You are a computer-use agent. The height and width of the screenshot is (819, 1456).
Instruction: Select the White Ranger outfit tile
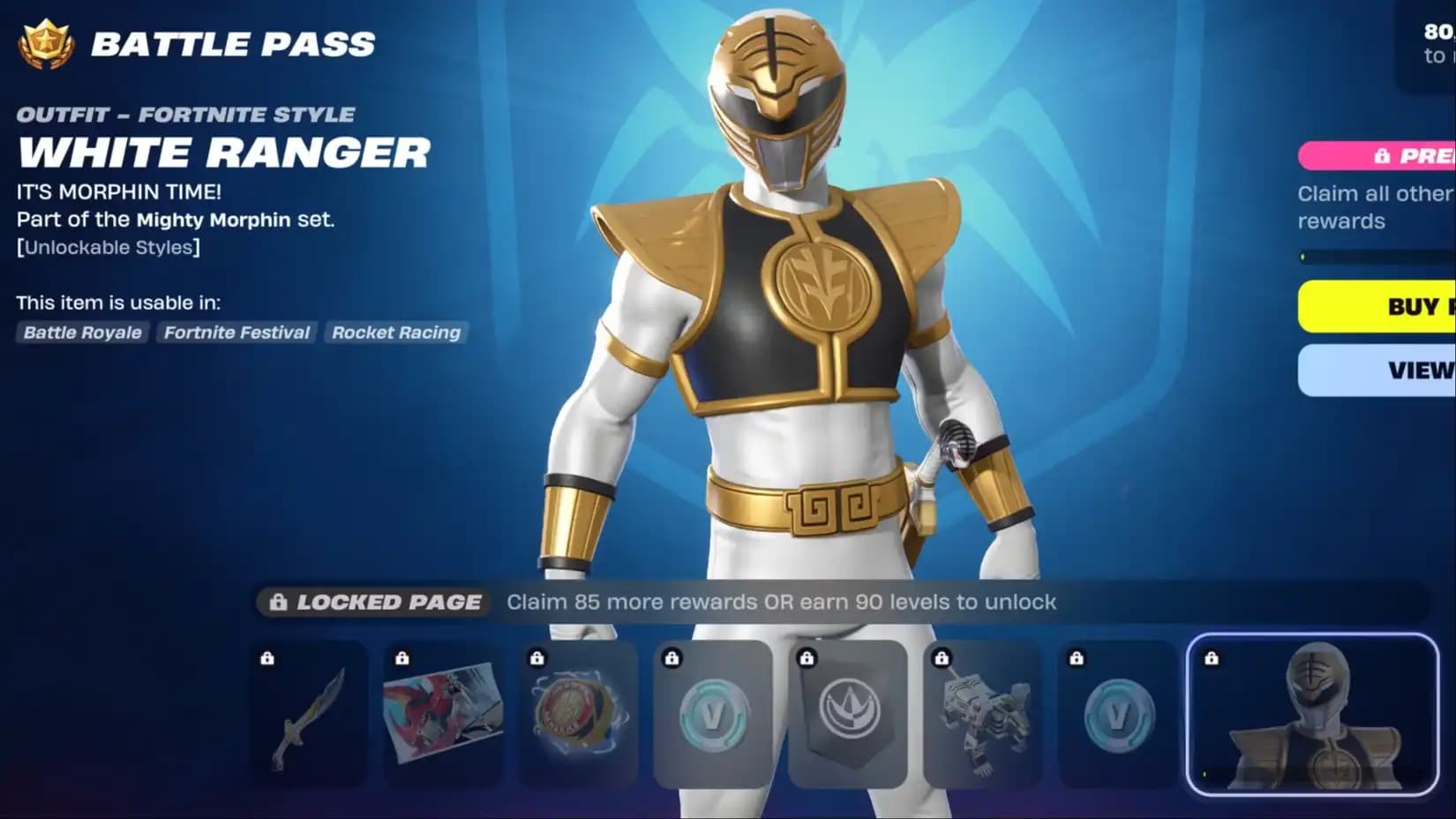1313,714
